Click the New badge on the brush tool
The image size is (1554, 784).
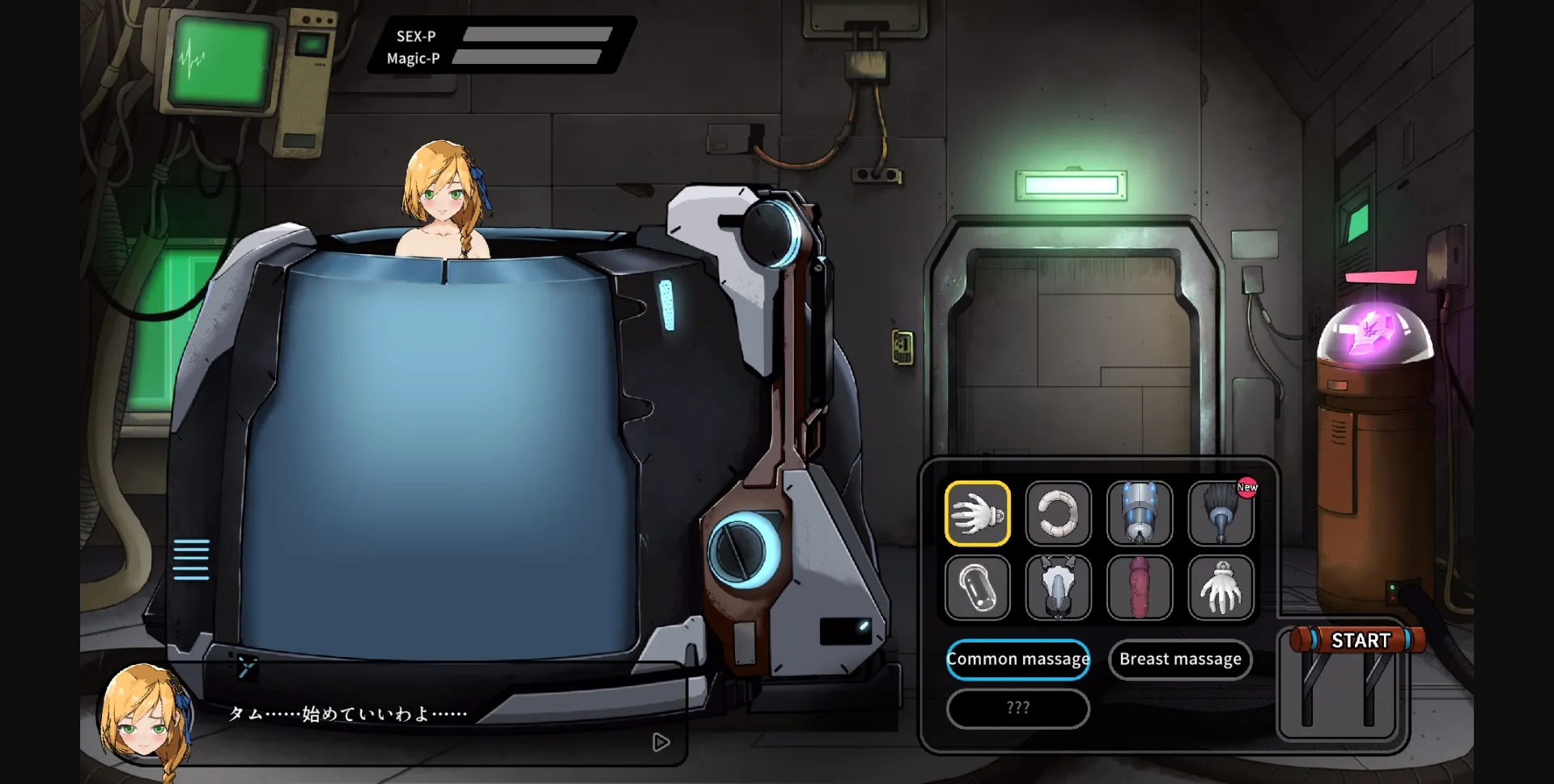(x=1247, y=485)
